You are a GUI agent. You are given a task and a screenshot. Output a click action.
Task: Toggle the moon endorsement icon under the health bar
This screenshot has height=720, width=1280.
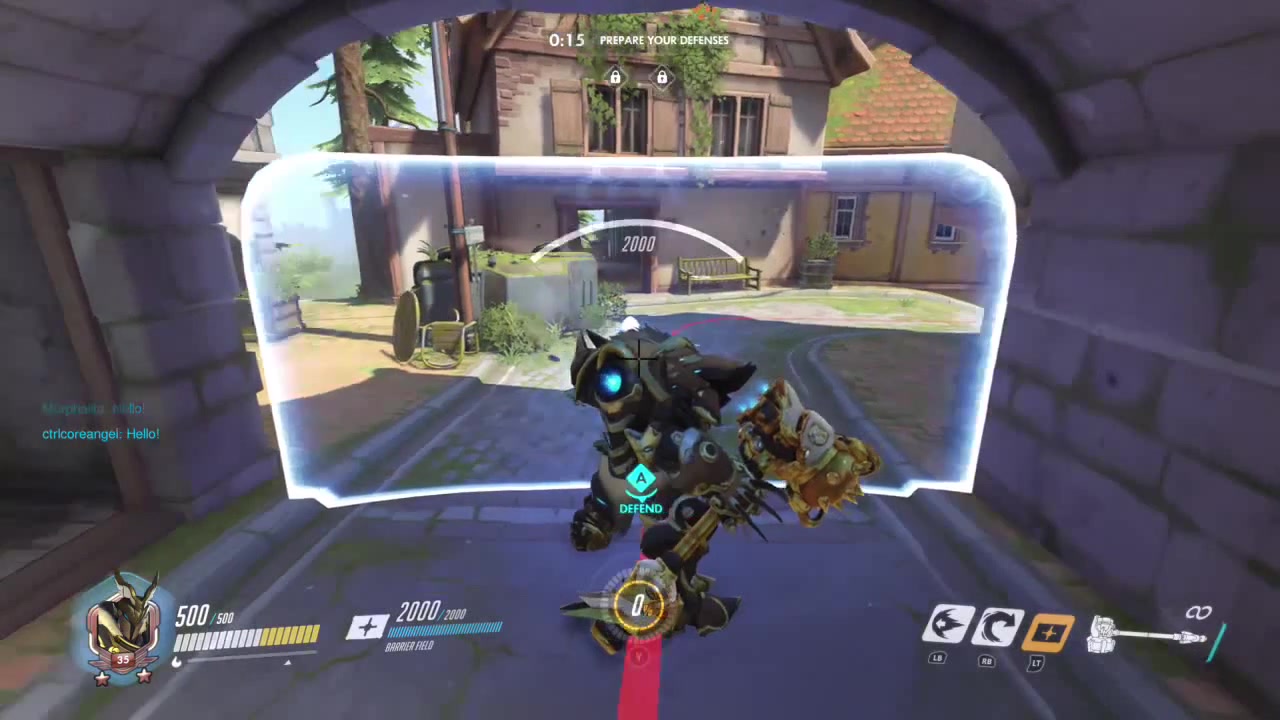point(176,661)
